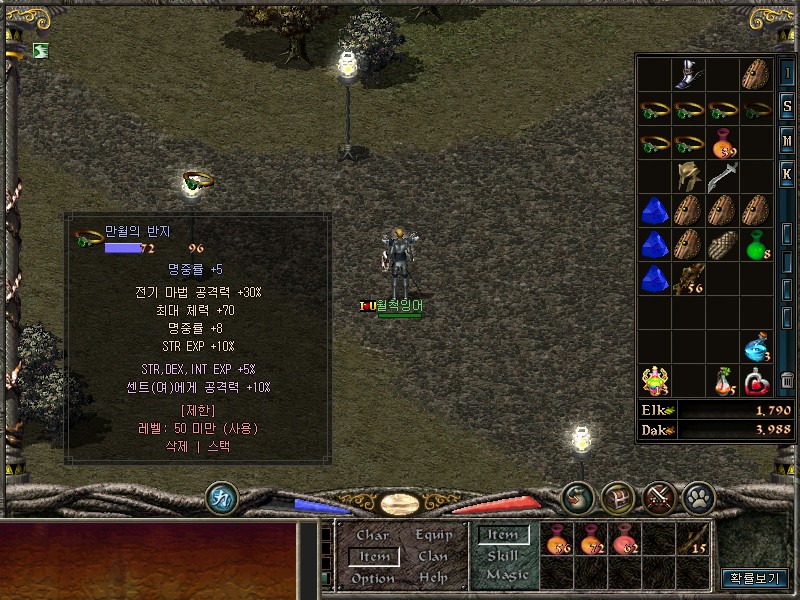Open the Clan menu
800x600 pixels.
[433, 556]
